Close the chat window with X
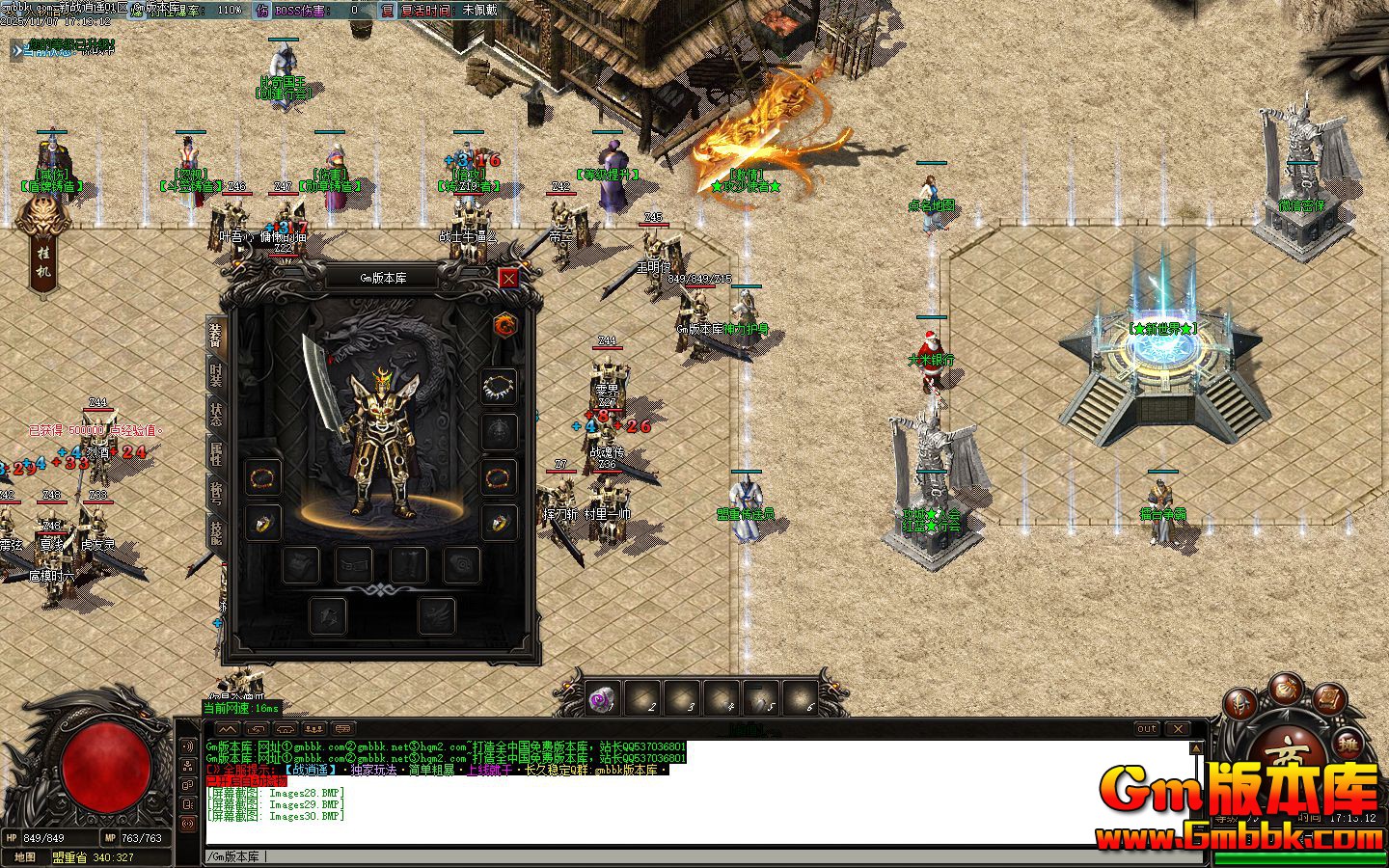 coord(1178,729)
